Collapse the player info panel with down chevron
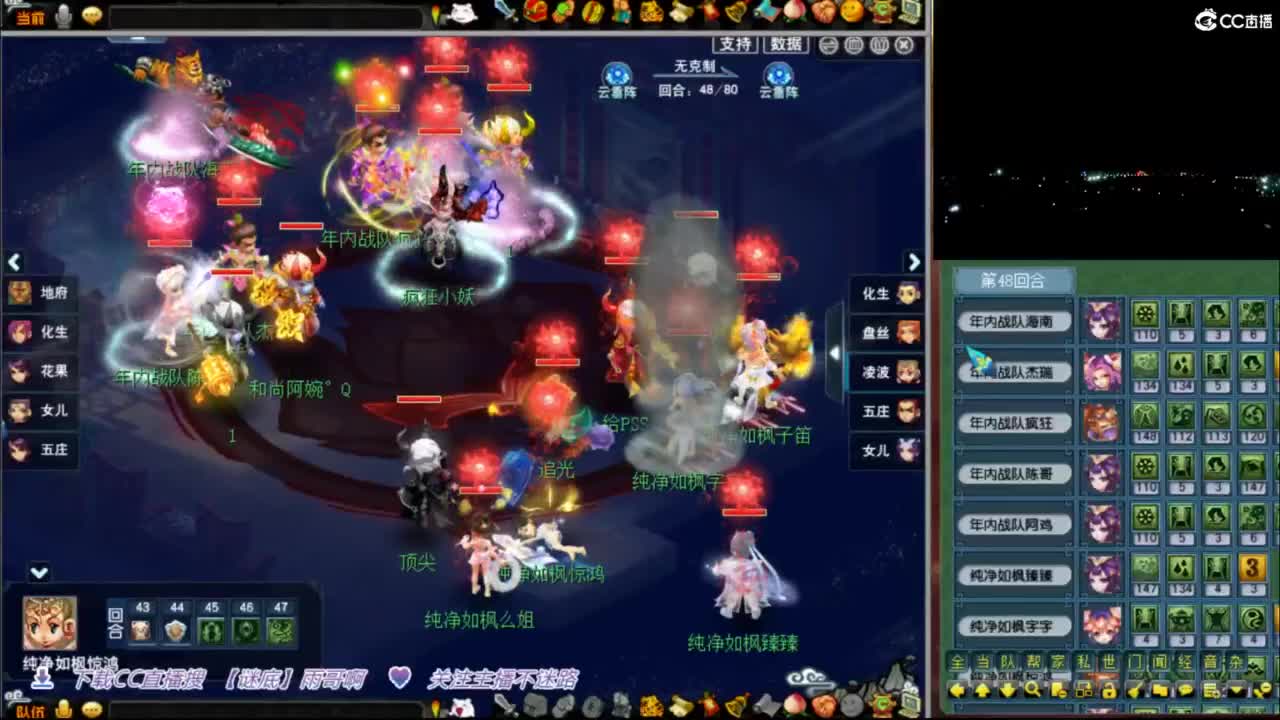 coord(40,572)
